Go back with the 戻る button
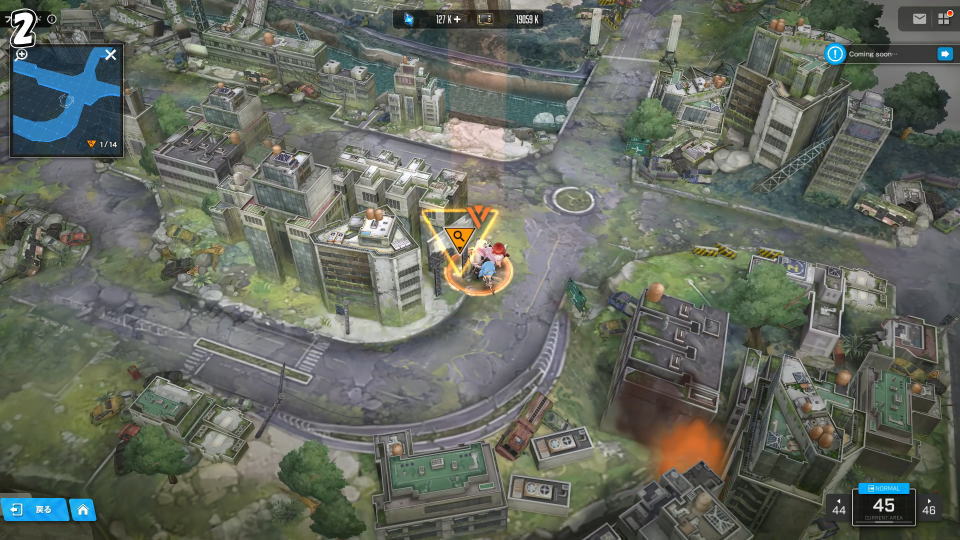 point(34,509)
